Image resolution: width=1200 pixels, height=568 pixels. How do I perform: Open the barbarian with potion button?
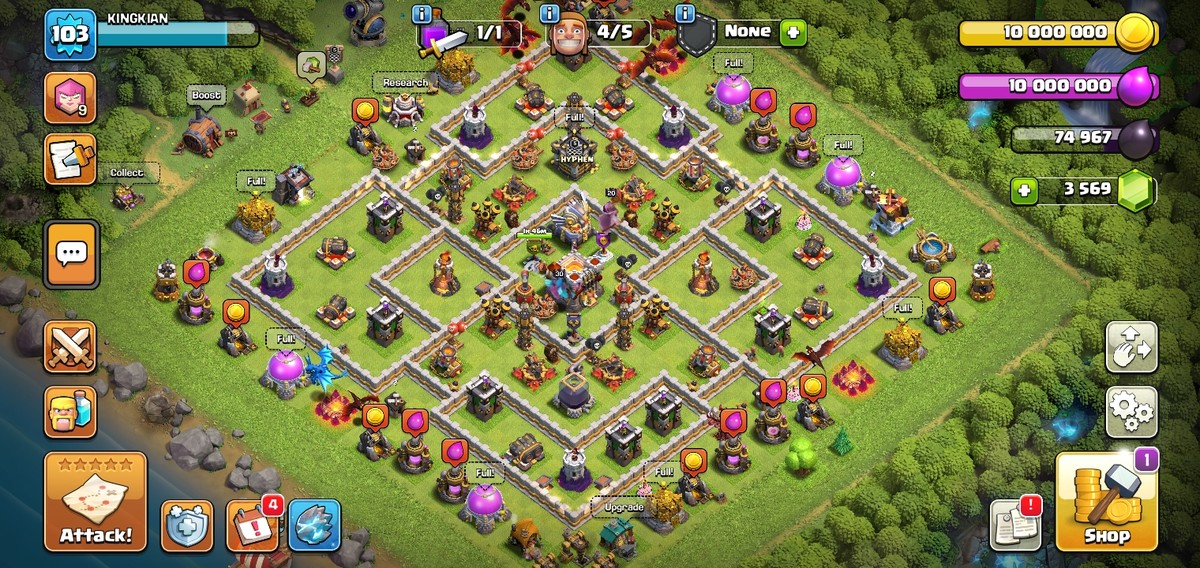[71, 411]
